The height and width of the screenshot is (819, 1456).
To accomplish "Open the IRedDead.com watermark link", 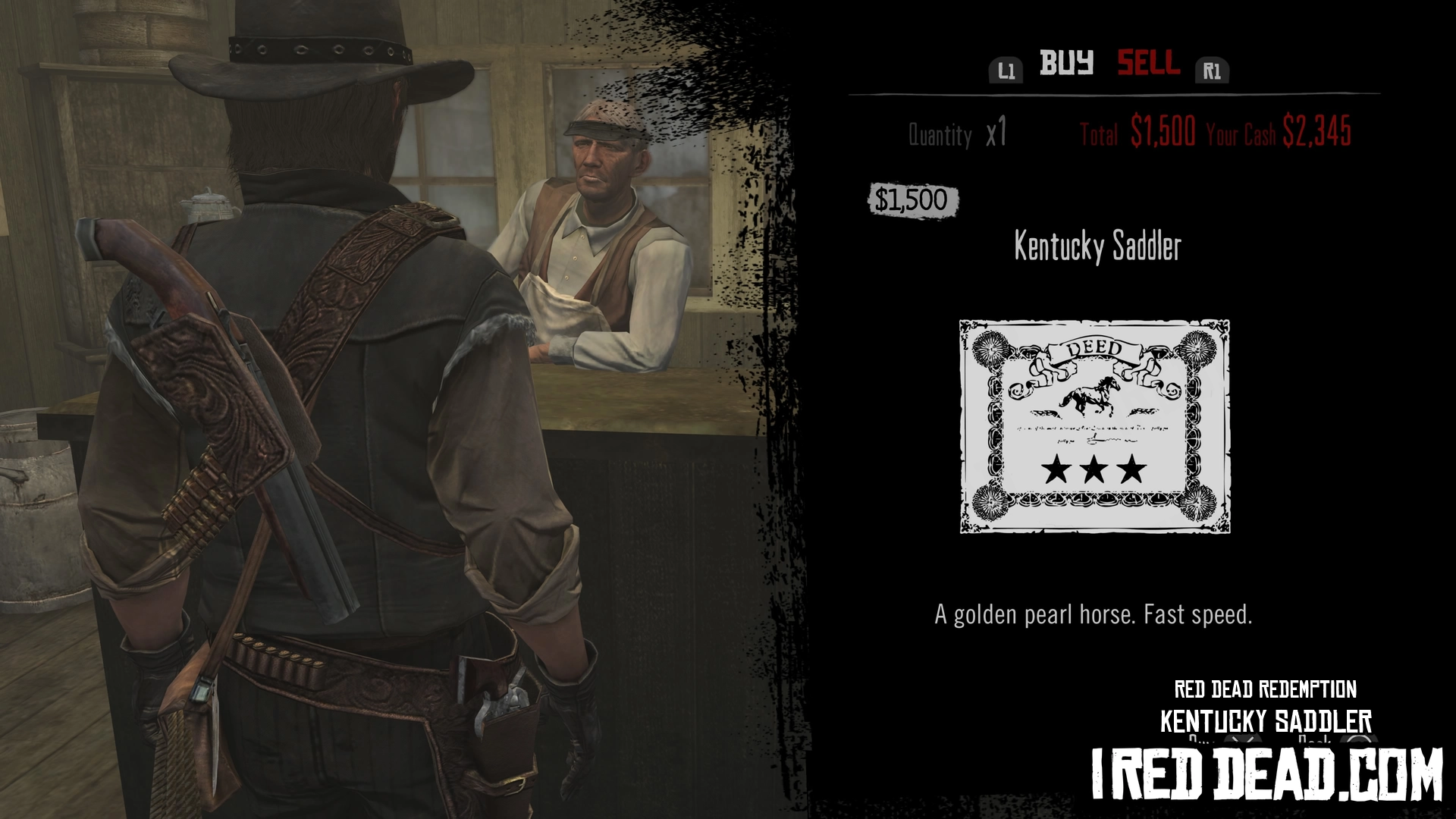I will coord(1266,773).
